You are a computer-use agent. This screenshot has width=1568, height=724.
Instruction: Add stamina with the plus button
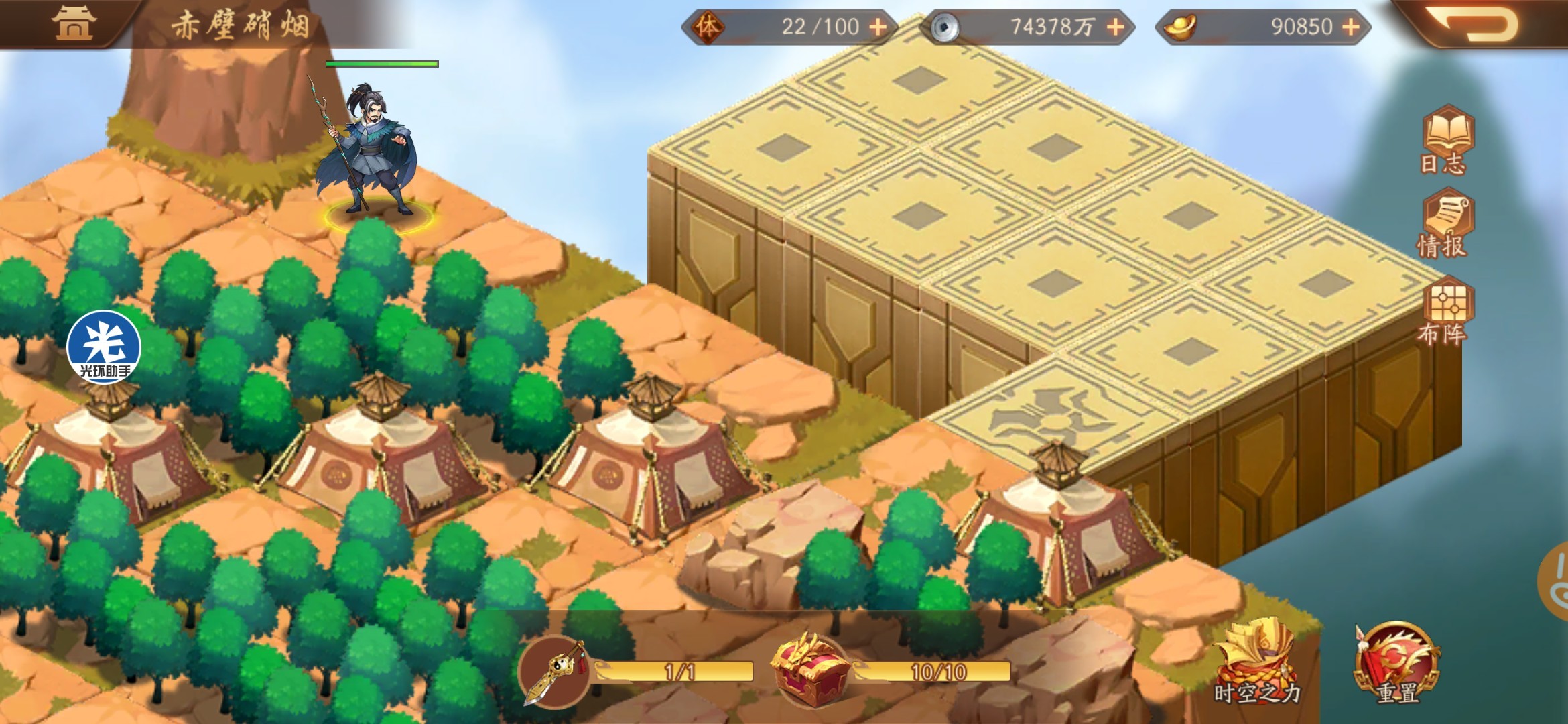coord(878,27)
